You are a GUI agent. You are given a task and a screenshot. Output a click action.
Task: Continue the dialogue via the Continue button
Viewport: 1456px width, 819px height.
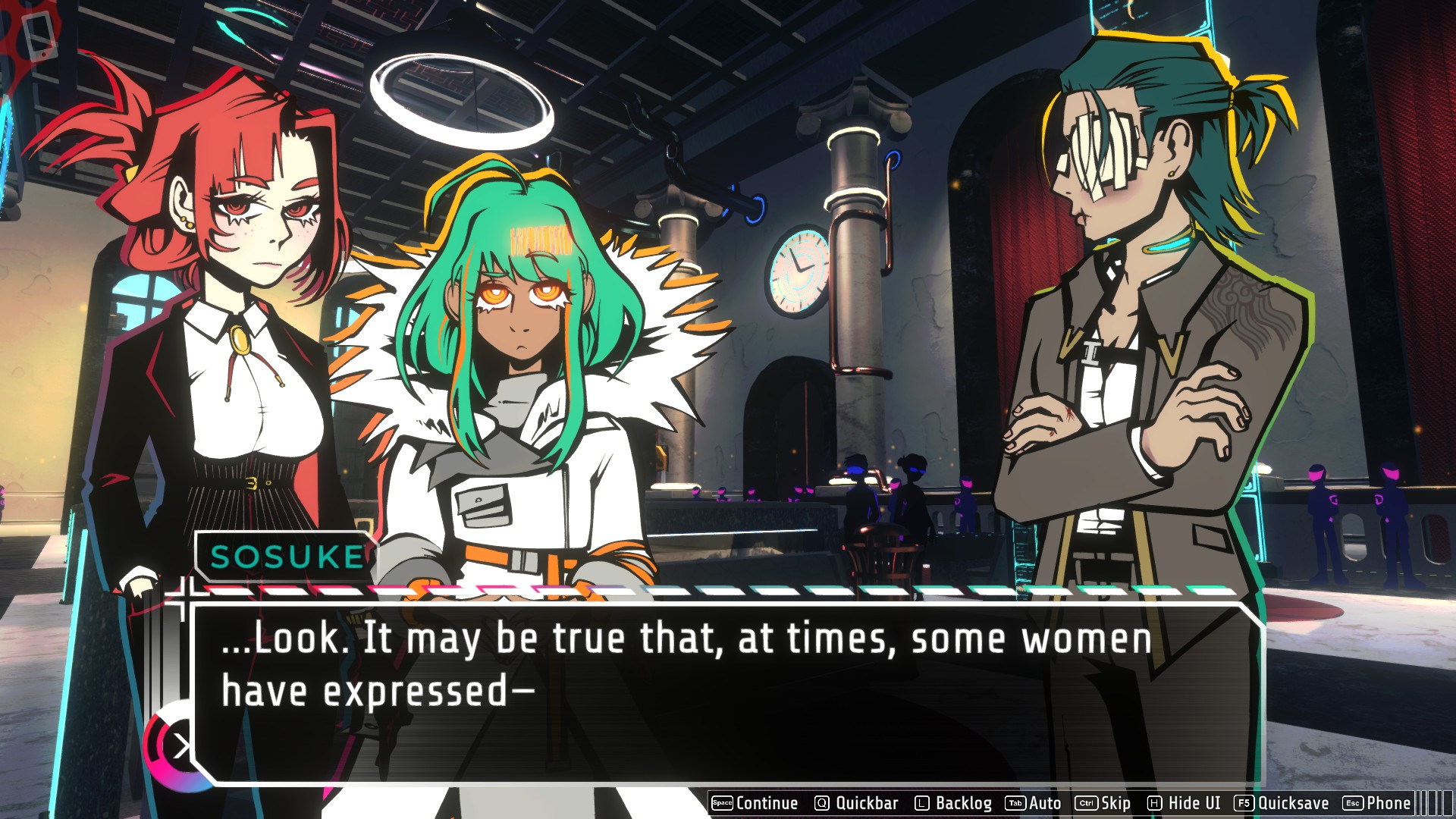755,803
